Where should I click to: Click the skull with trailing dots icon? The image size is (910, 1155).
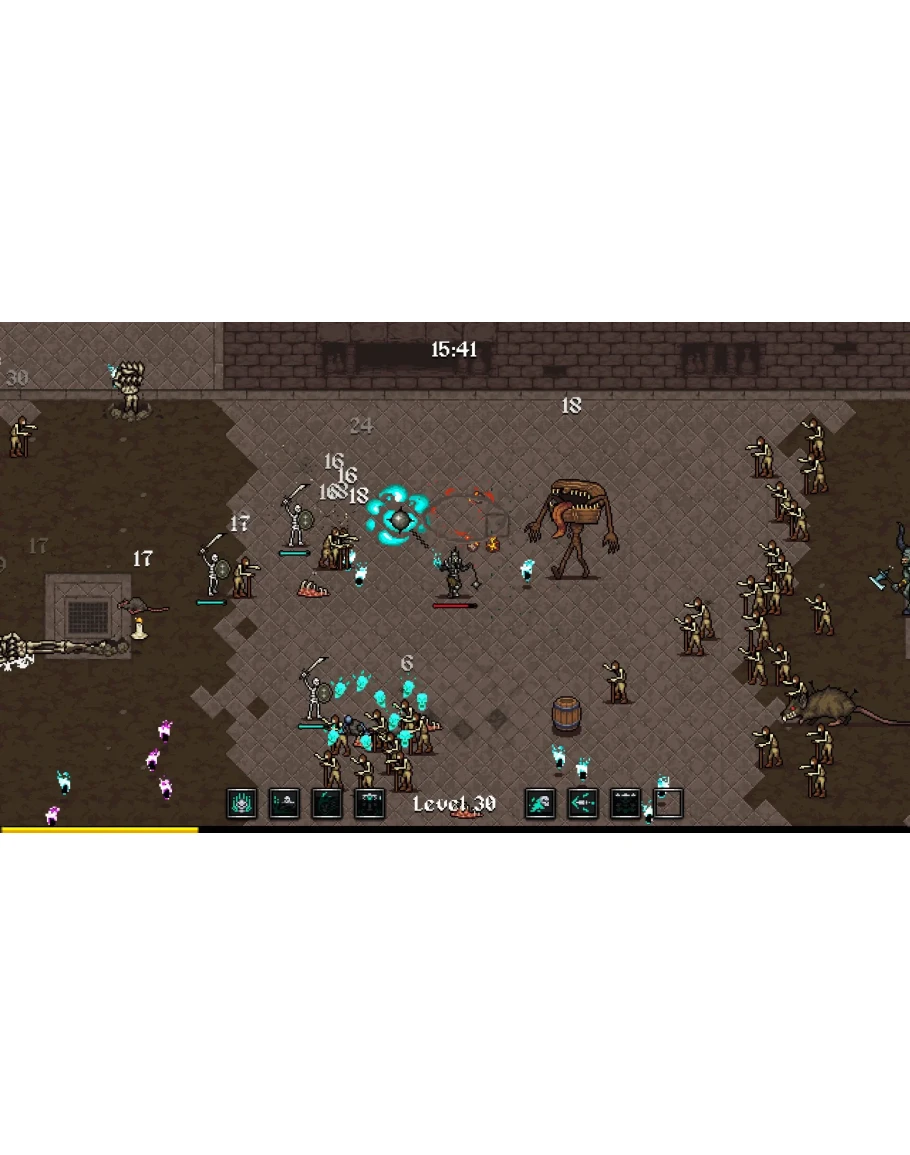(x=285, y=803)
